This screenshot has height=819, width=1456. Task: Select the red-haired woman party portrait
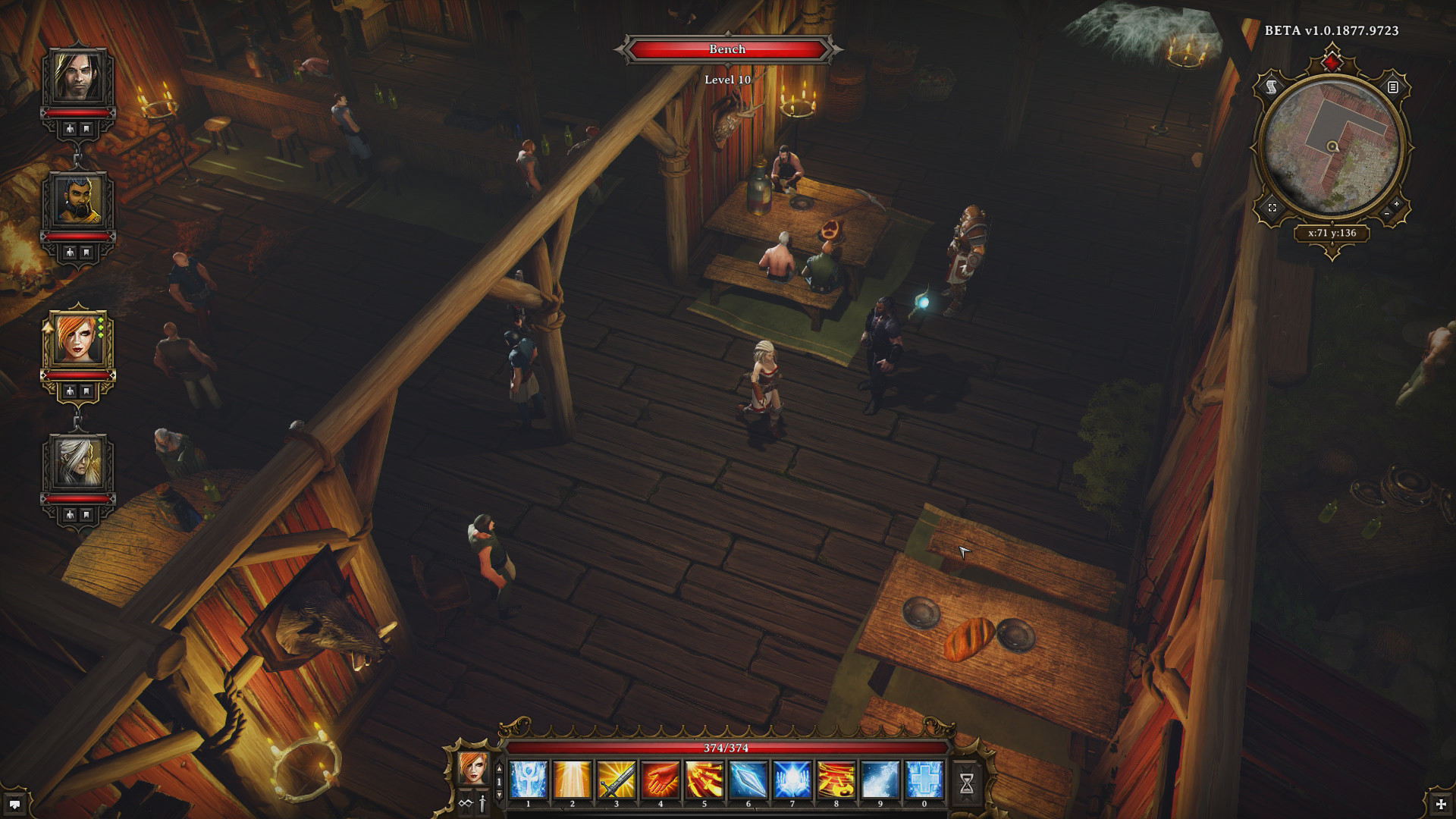[78, 339]
